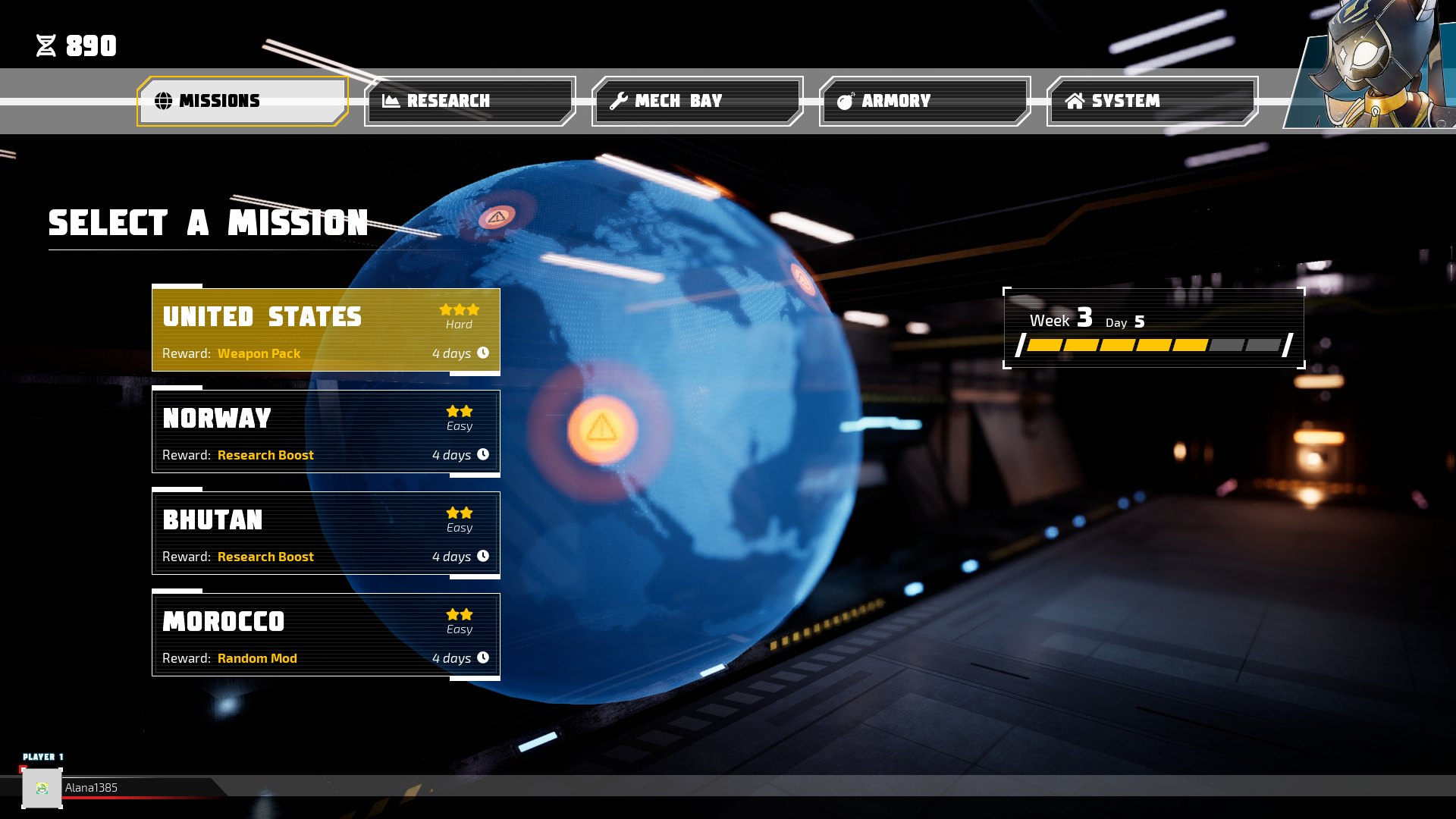Click the home icon on the System tab
1456x819 pixels.
pos(1076,99)
